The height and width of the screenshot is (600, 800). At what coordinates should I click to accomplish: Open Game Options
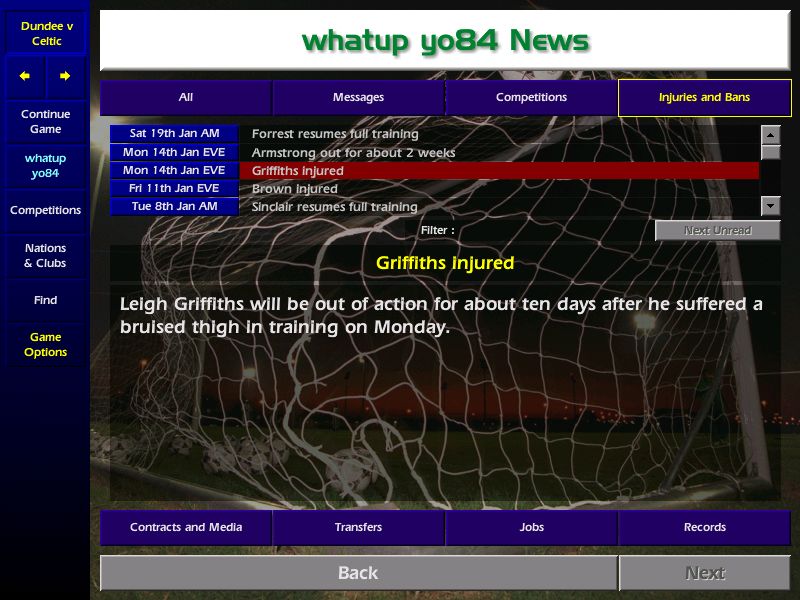pos(46,345)
